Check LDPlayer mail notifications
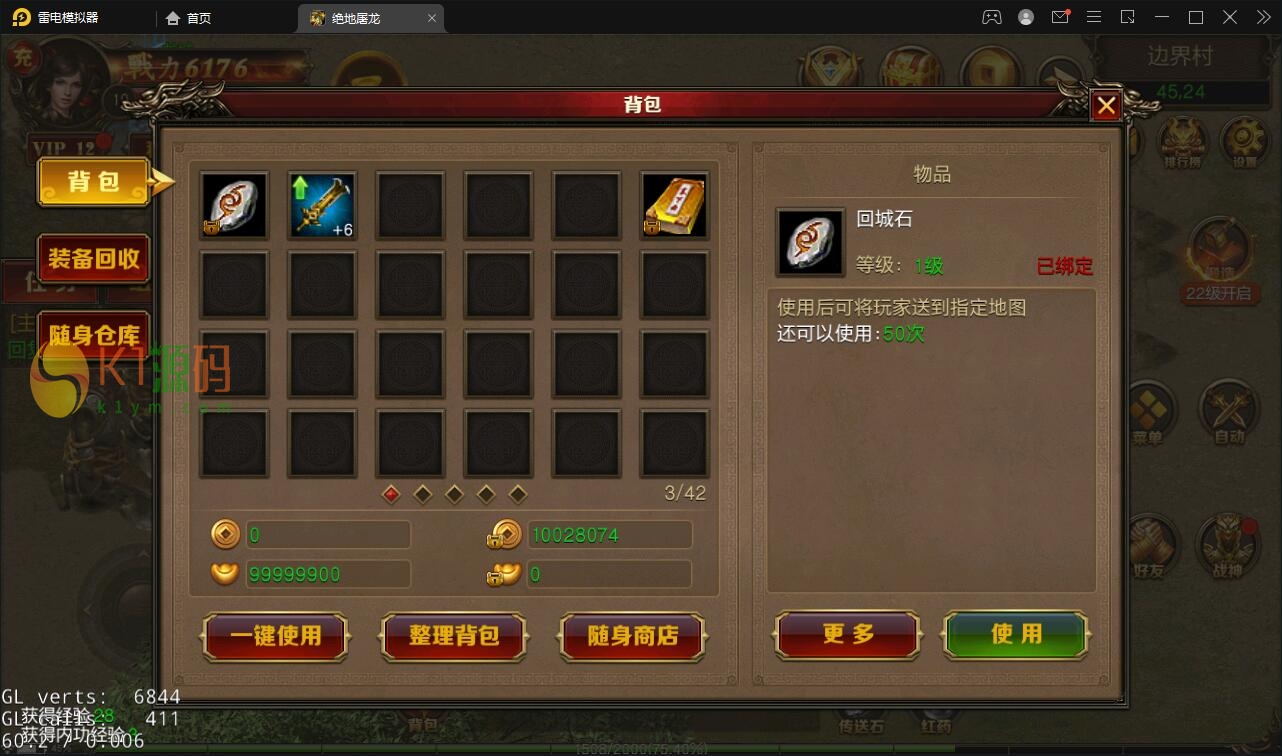1282x756 pixels. pyautogui.click(x=1060, y=17)
